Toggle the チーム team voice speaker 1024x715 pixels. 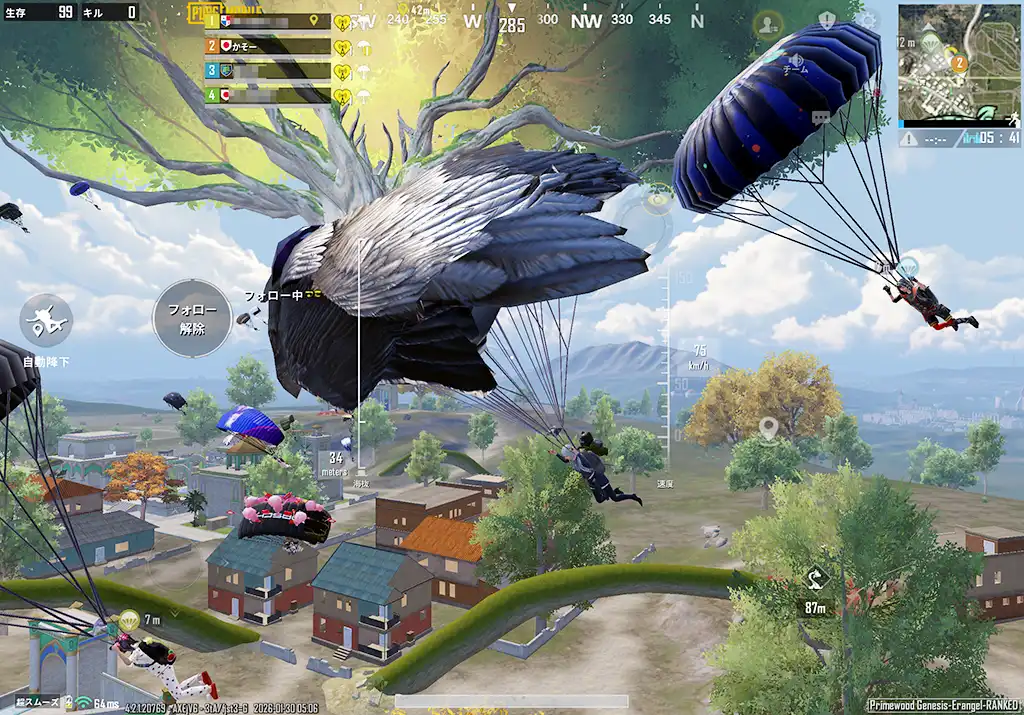pyautogui.click(x=794, y=62)
